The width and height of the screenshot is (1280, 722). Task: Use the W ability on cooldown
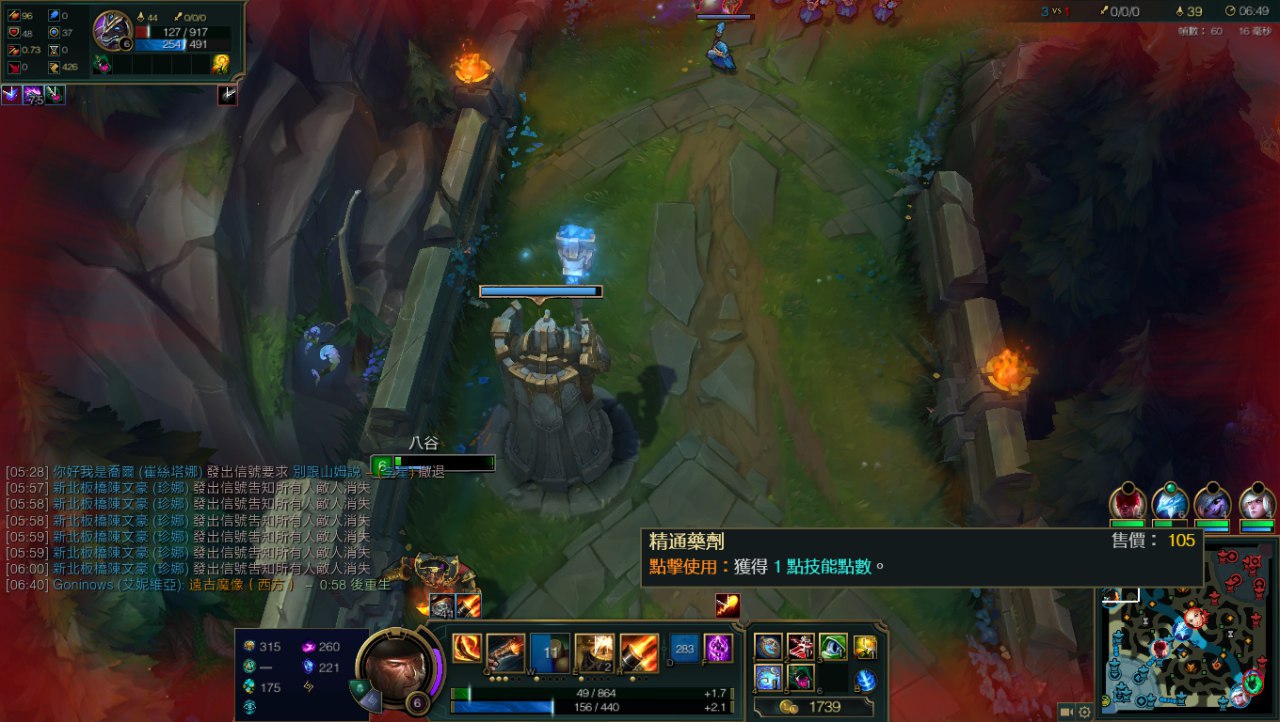pyautogui.click(x=550, y=650)
